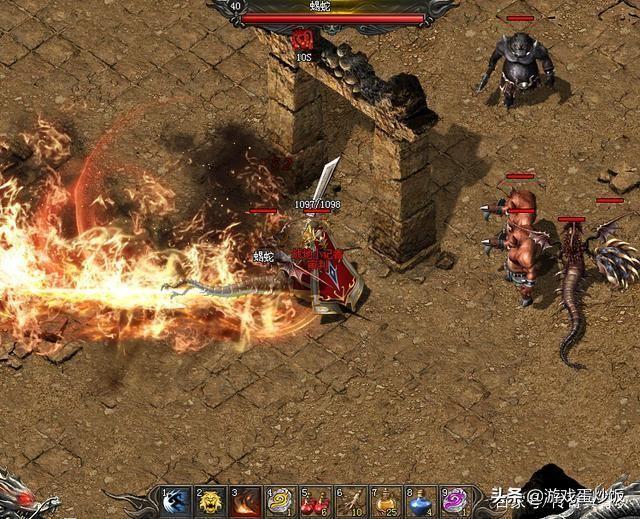Screen dimensions: 640x519
Task: Click the red debuff icon under the target bar
Action: (303, 39)
